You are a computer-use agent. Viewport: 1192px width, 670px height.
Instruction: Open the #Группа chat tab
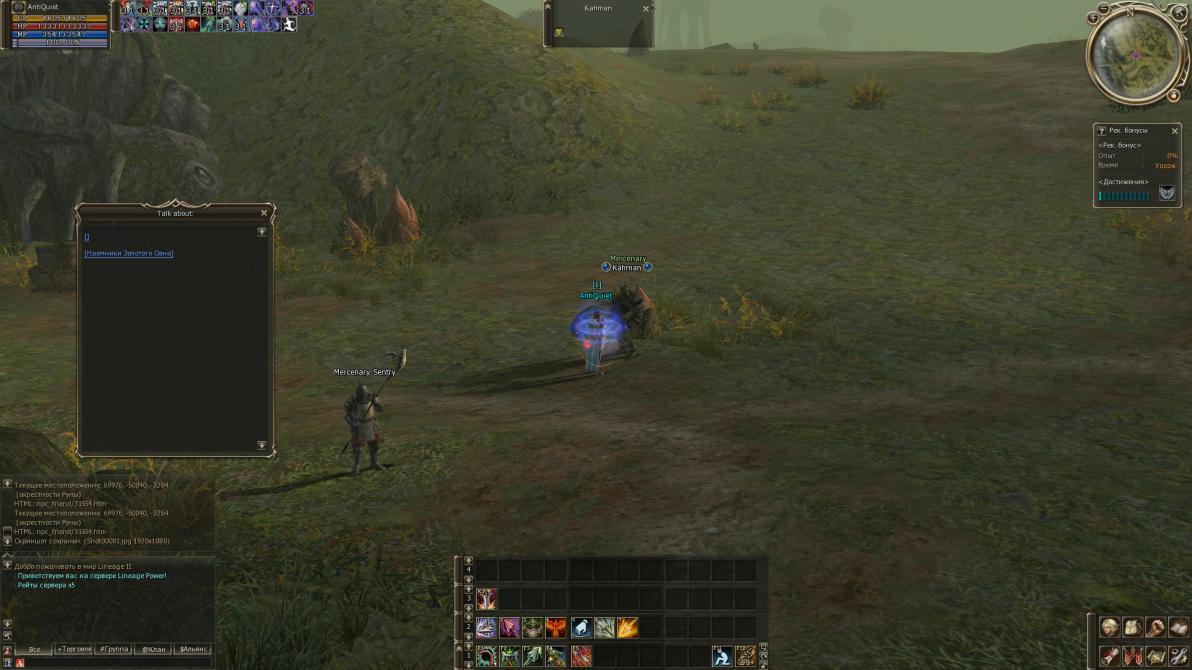(114, 649)
